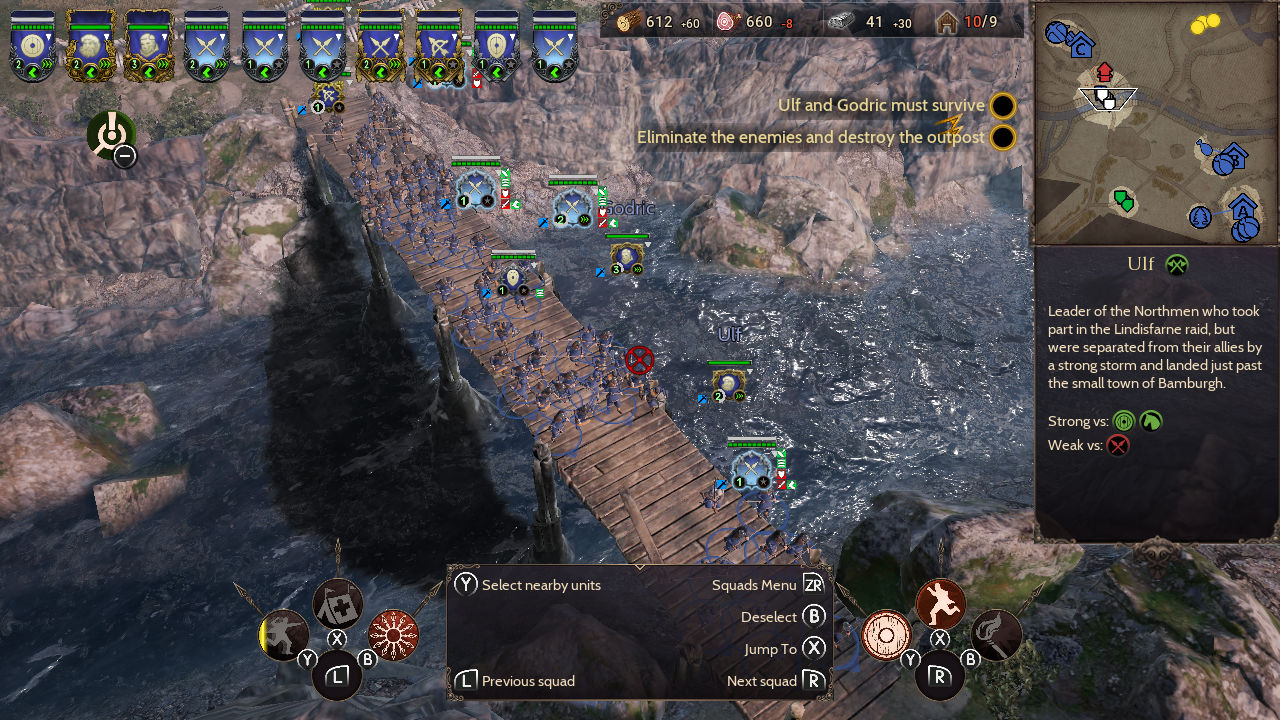
Task: Click the pickaxe emblem beside Ulf's name
Action: click(x=1178, y=264)
